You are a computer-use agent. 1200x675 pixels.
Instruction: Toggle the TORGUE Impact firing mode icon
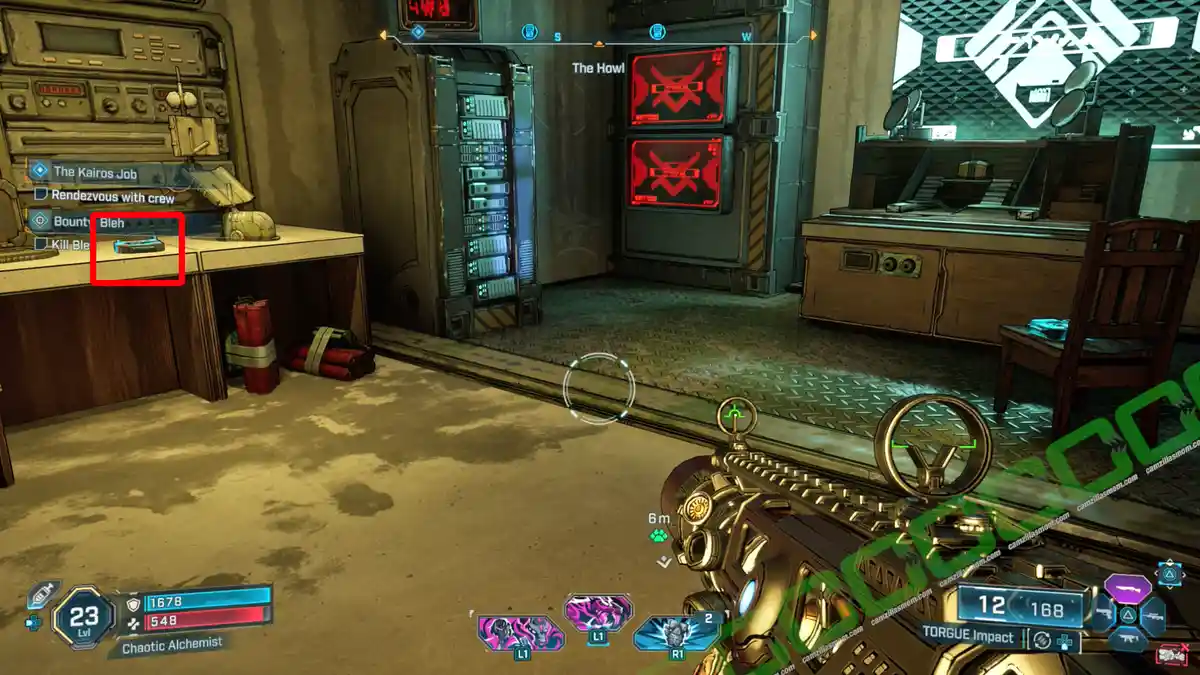point(1042,640)
